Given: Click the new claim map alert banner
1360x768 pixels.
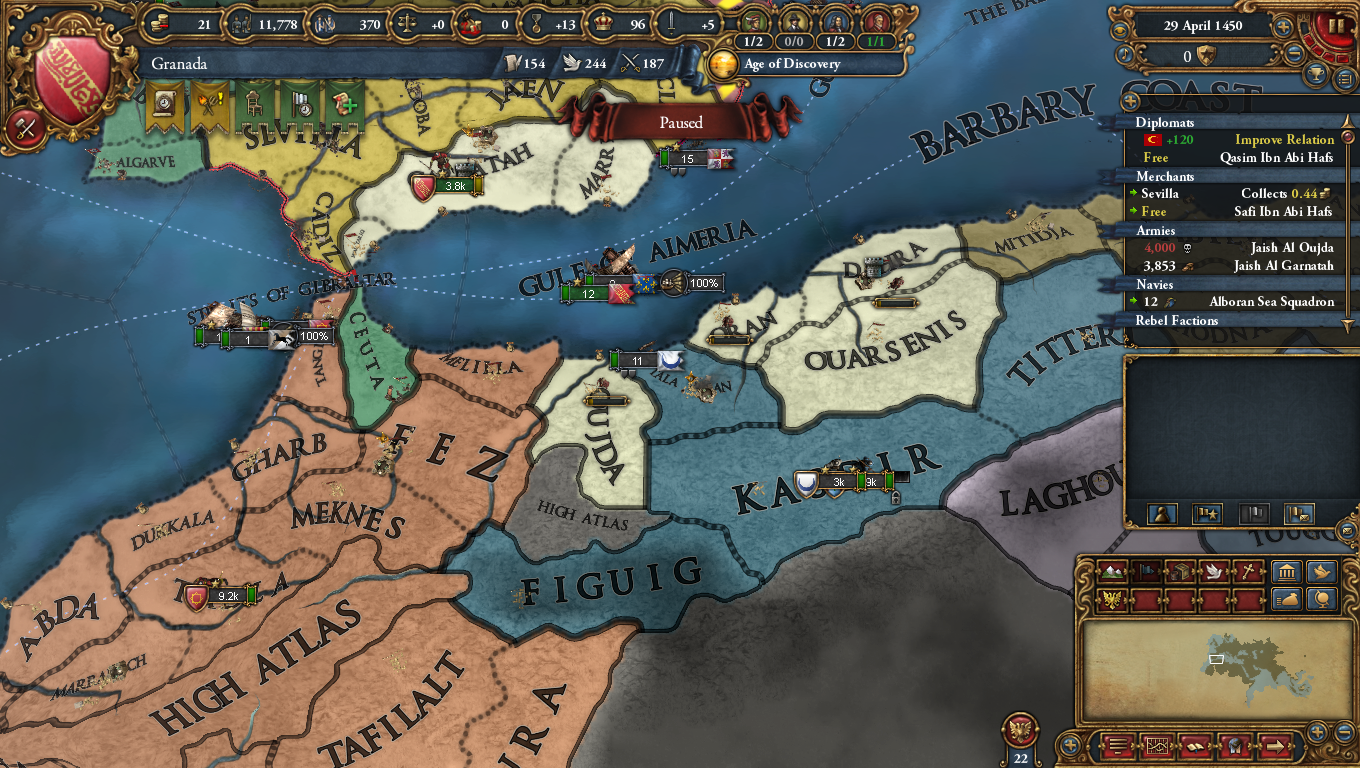Looking at the screenshot, I should pos(345,103).
